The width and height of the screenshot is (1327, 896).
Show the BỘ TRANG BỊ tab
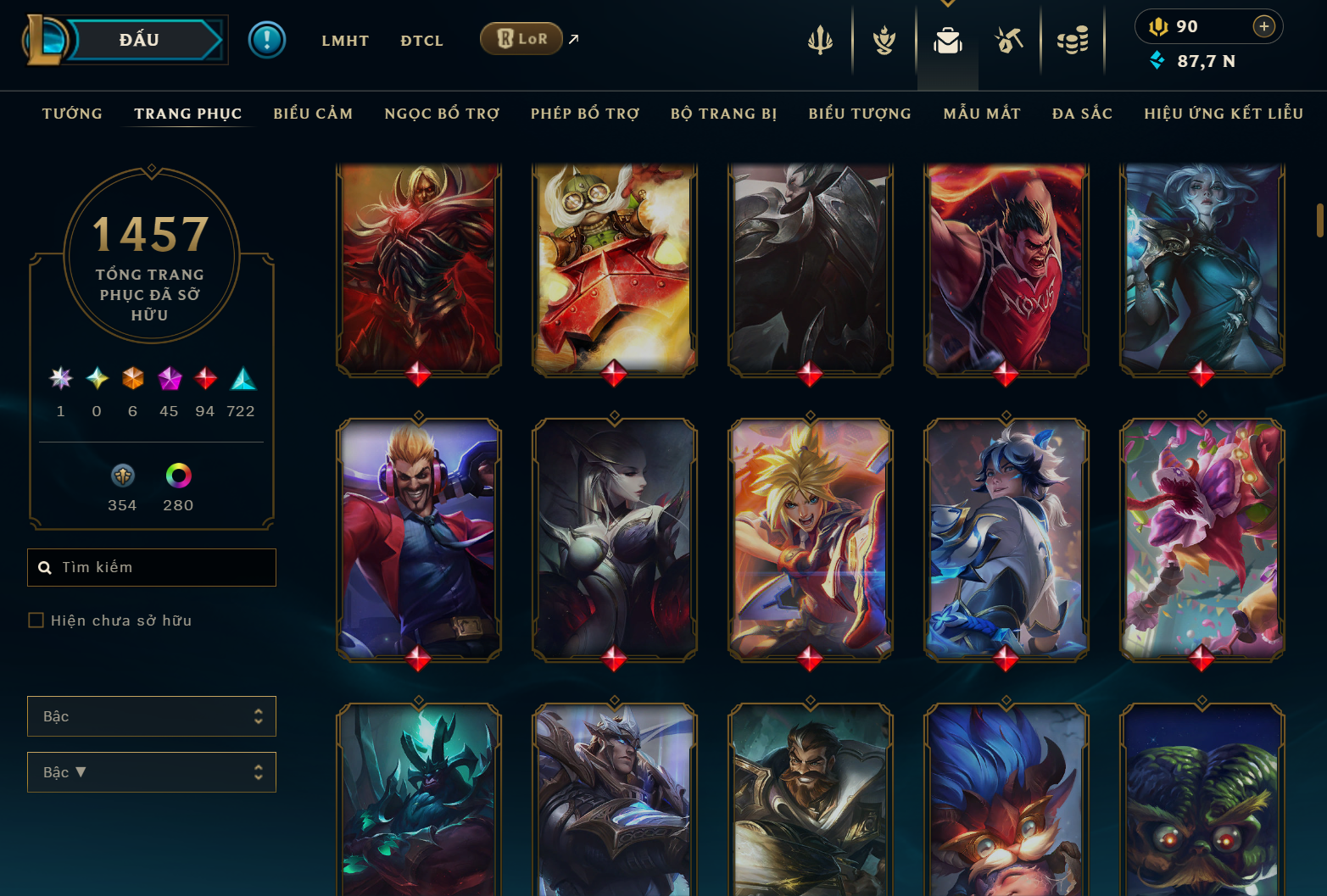pyautogui.click(x=723, y=114)
